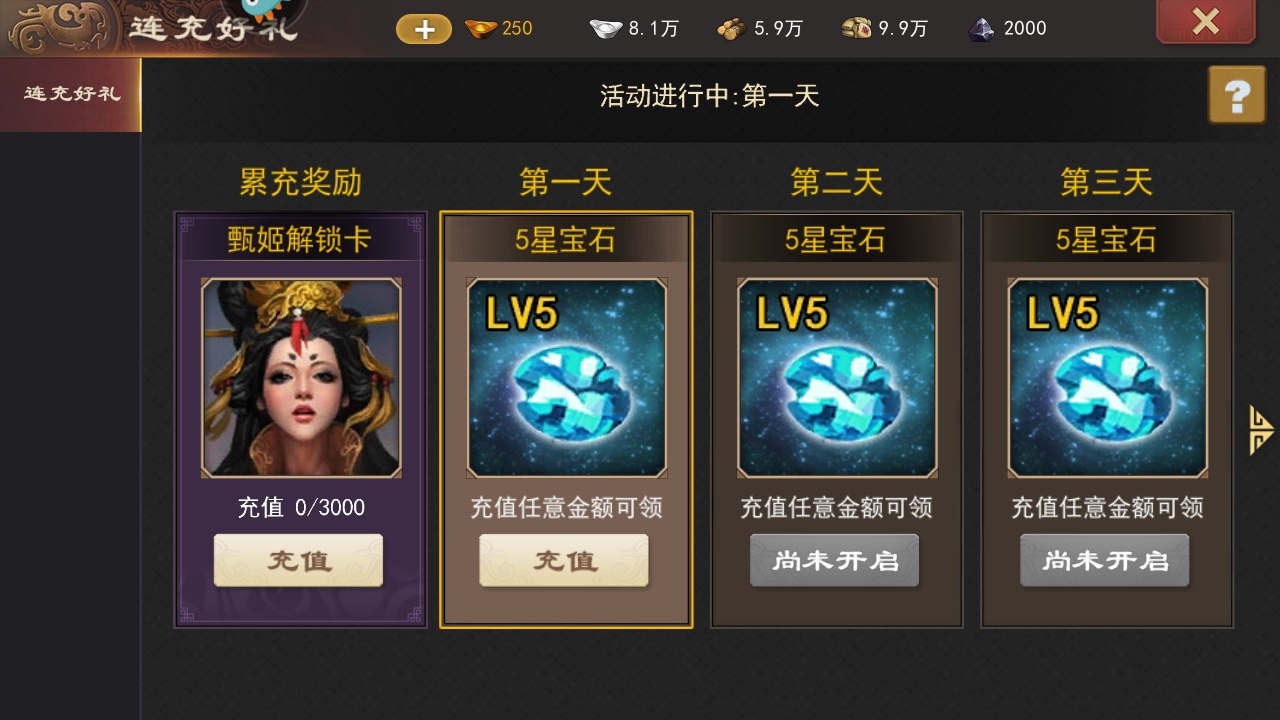The image size is (1280, 720).
Task: Select the 连充好礼 sidebar tab
Action: tap(69, 95)
